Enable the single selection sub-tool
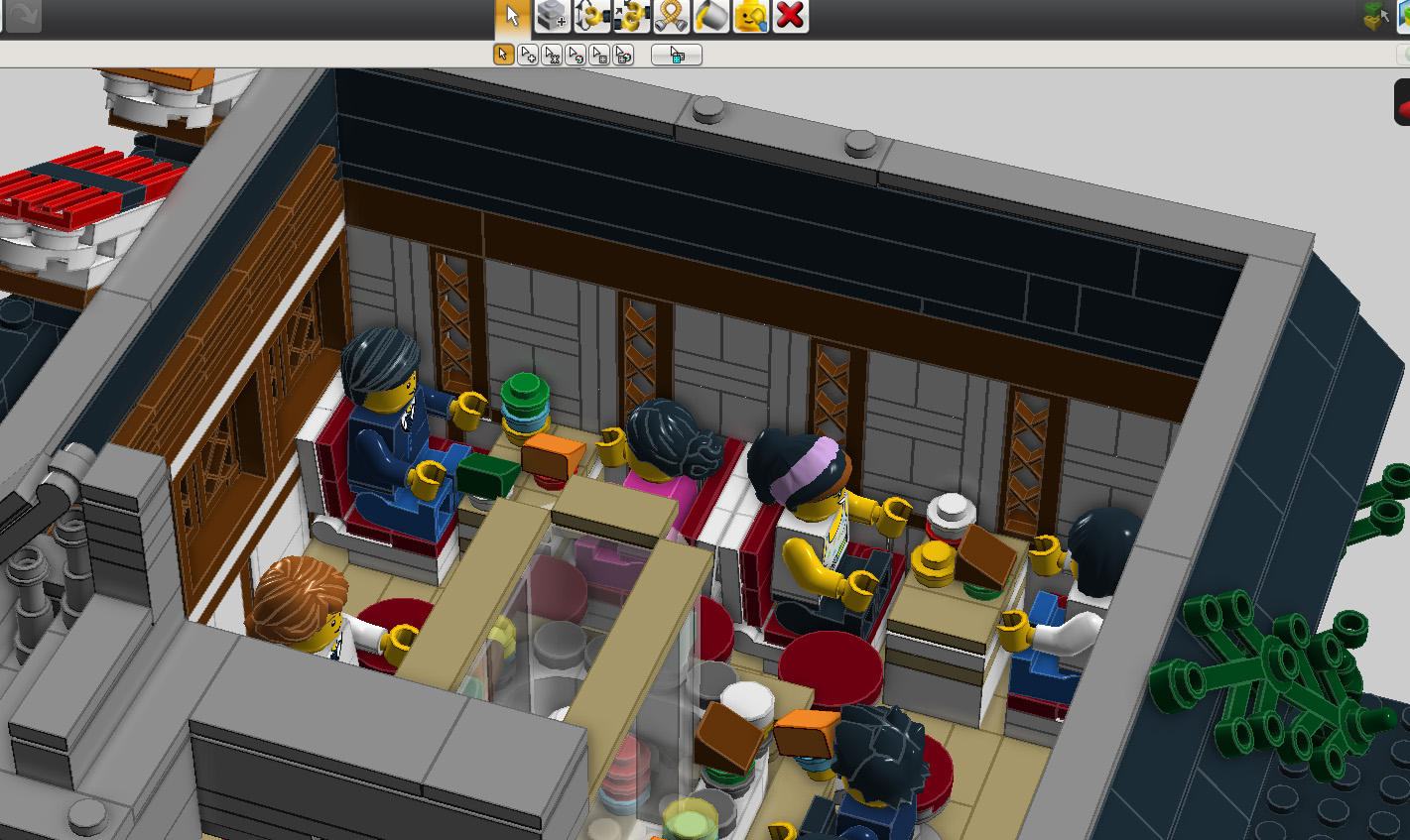1410x840 pixels. click(504, 55)
